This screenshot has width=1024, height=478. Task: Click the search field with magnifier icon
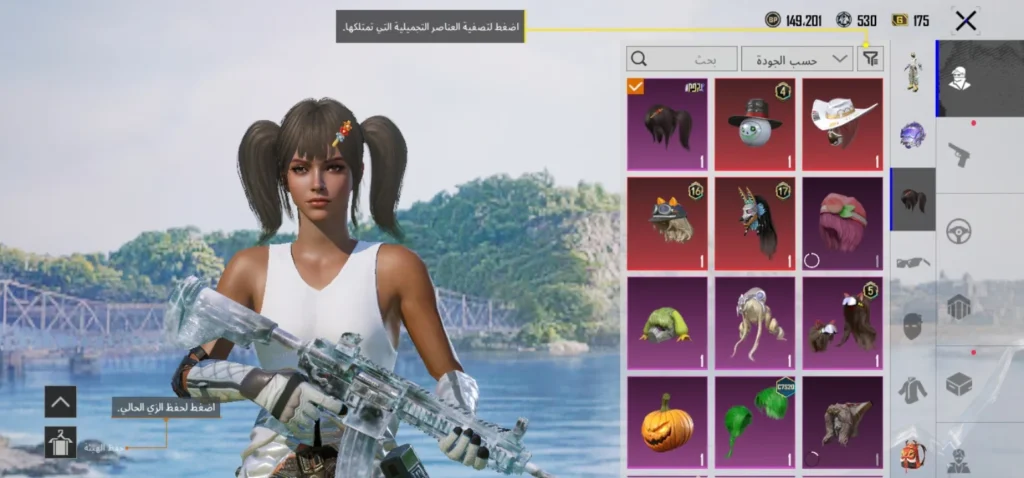click(x=682, y=59)
